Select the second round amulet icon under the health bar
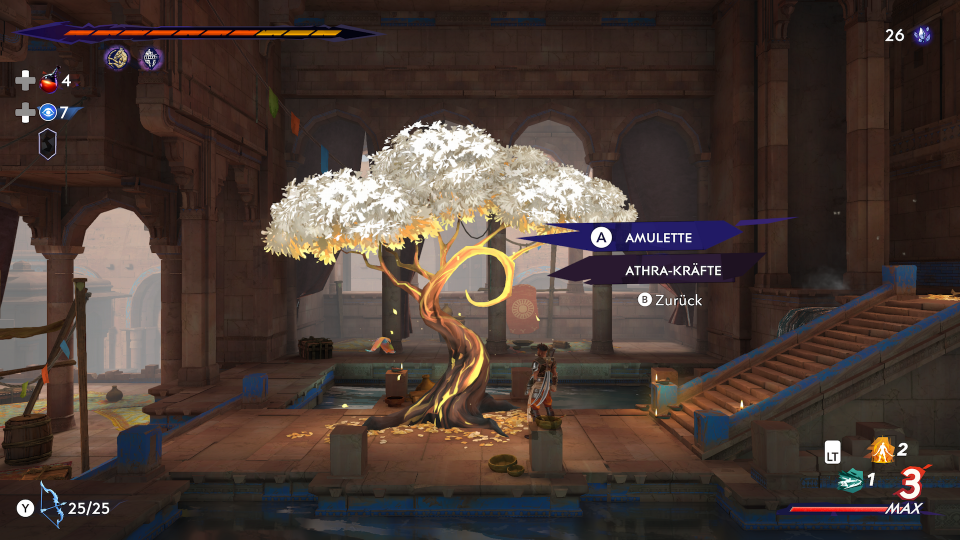The width and height of the screenshot is (960, 540). click(x=151, y=58)
